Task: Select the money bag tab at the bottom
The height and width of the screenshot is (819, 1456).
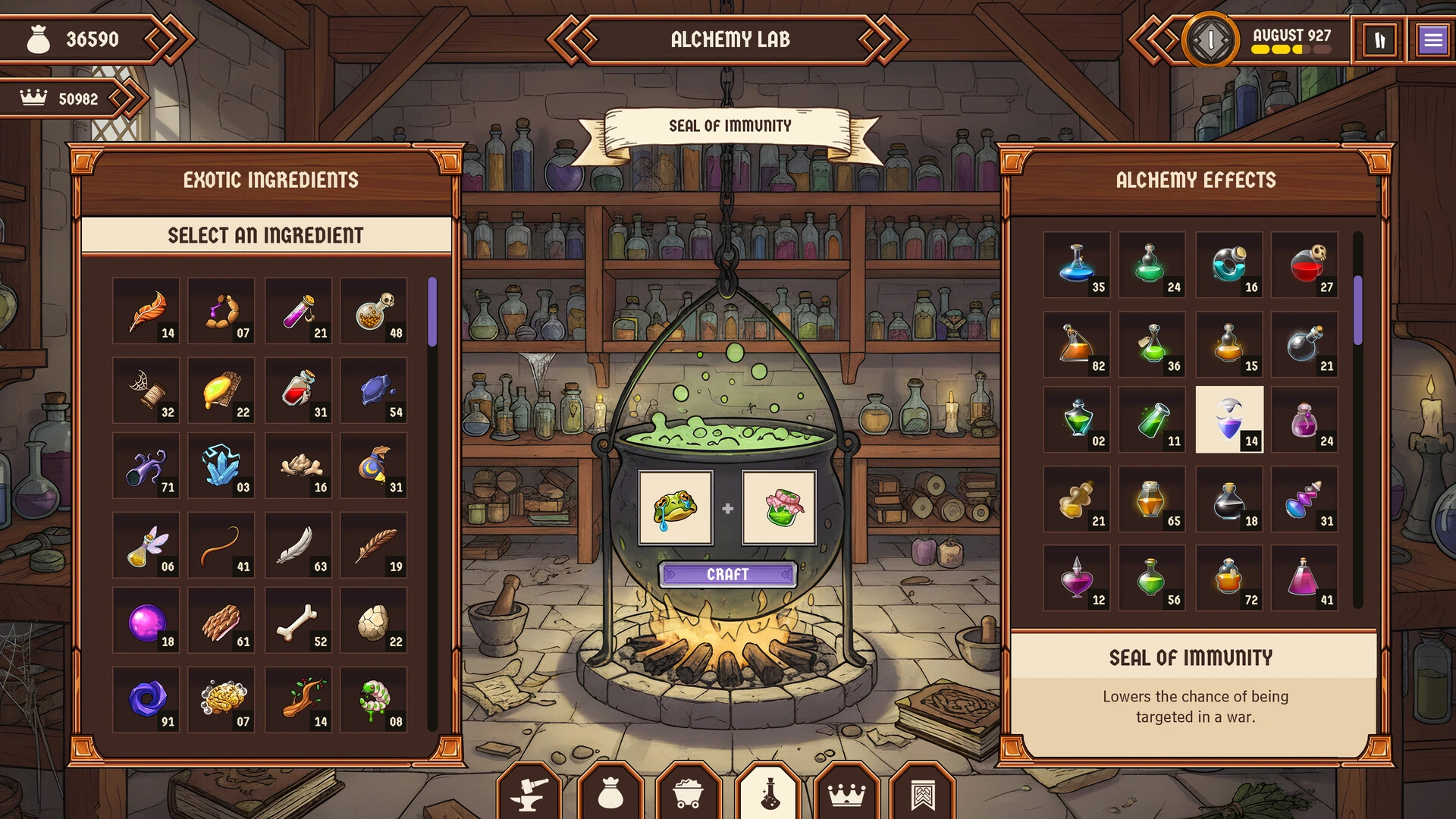Action: tap(610, 793)
